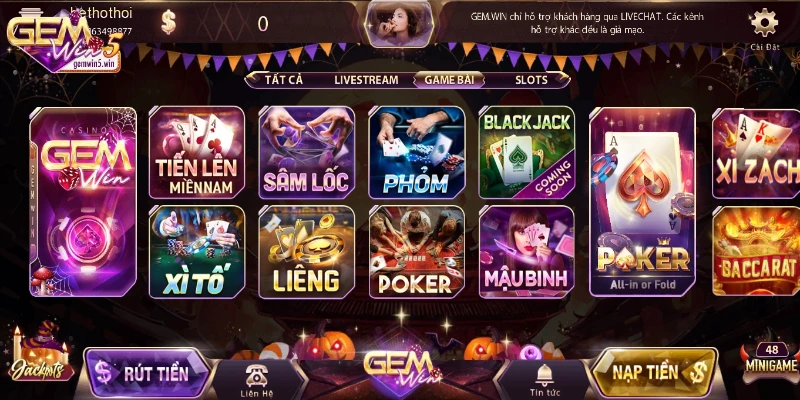Screen dimensions: 800x400
Task: Open the Livestream tab
Action: [x=366, y=79]
